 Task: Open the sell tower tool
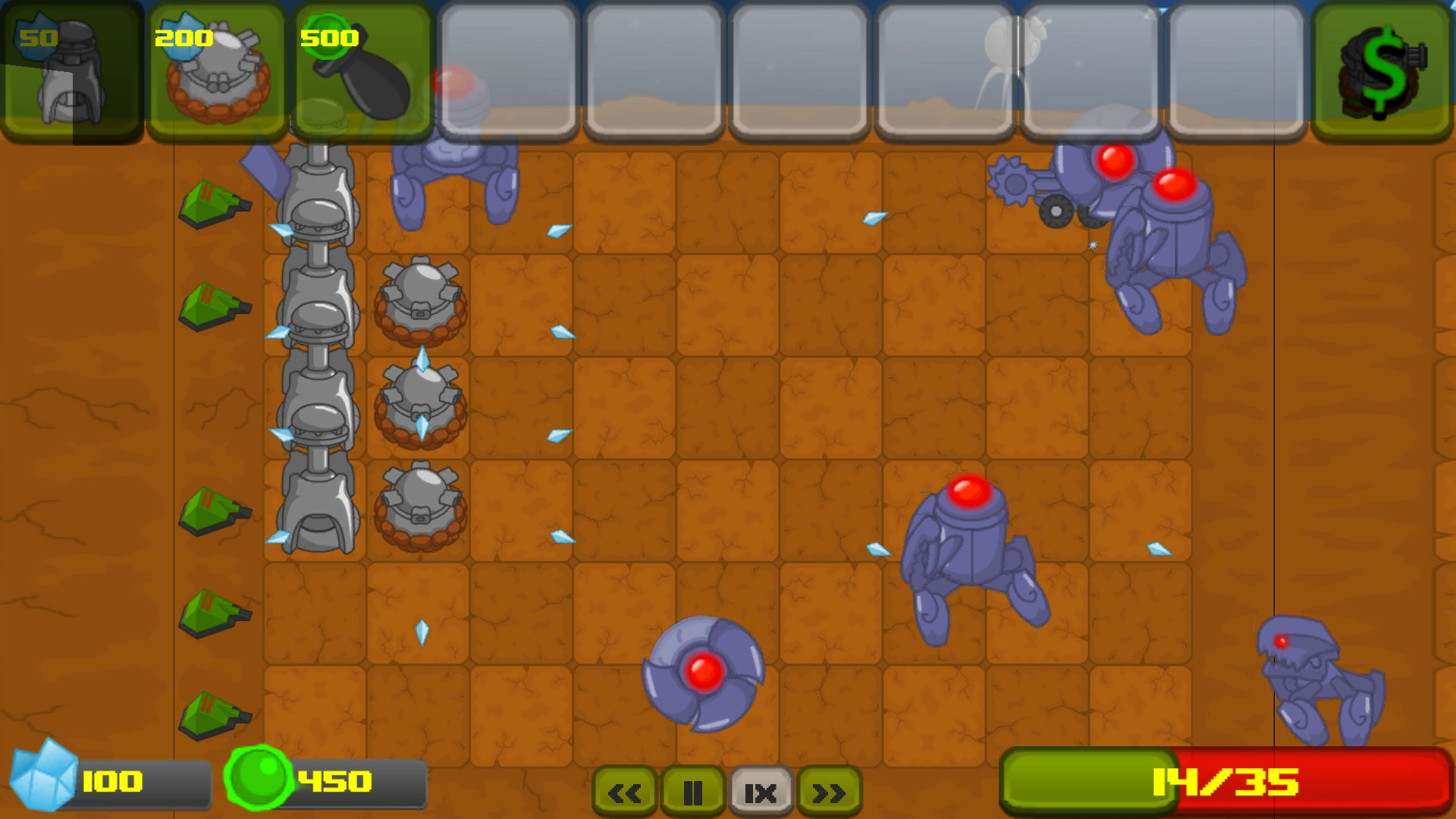pyautogui.click(x=1382, y=68)
